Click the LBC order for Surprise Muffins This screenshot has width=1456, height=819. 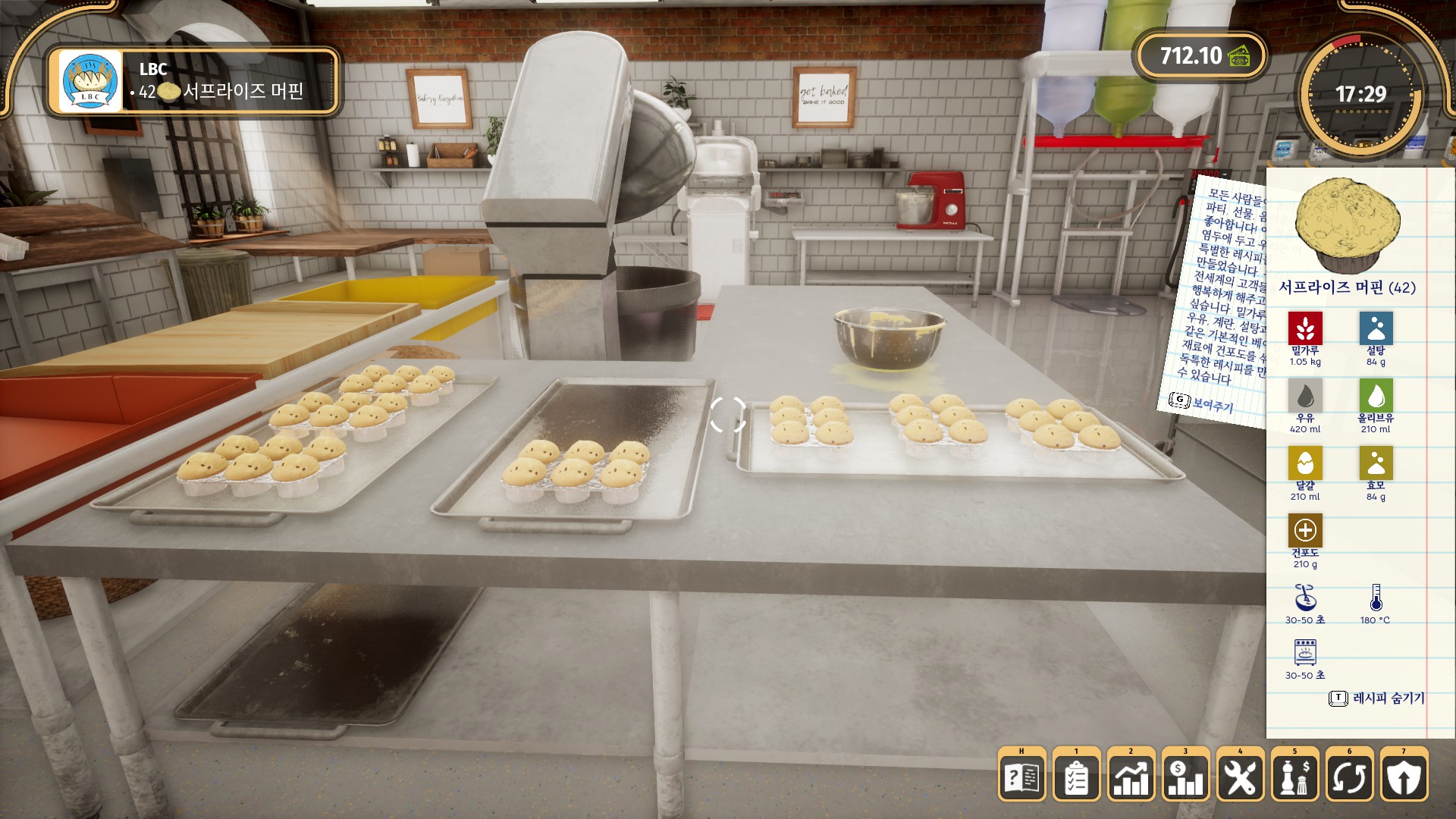[x=193, y=81]
